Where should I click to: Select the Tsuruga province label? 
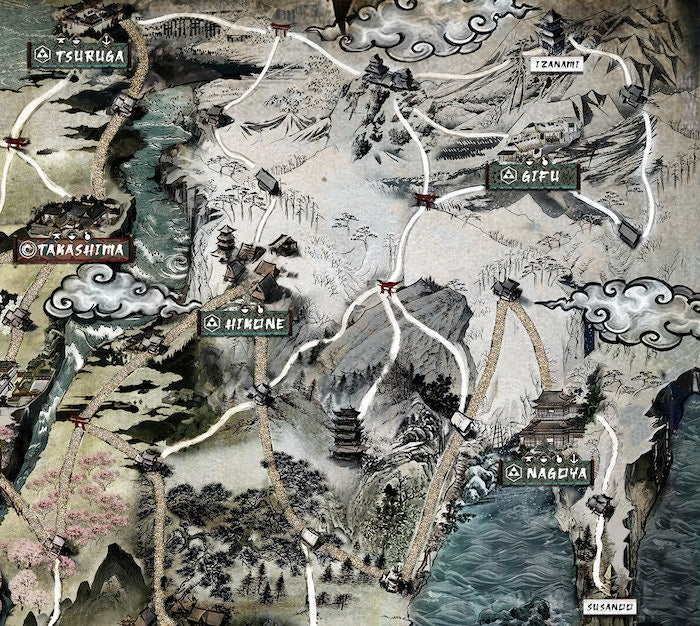tap(80, 55)
